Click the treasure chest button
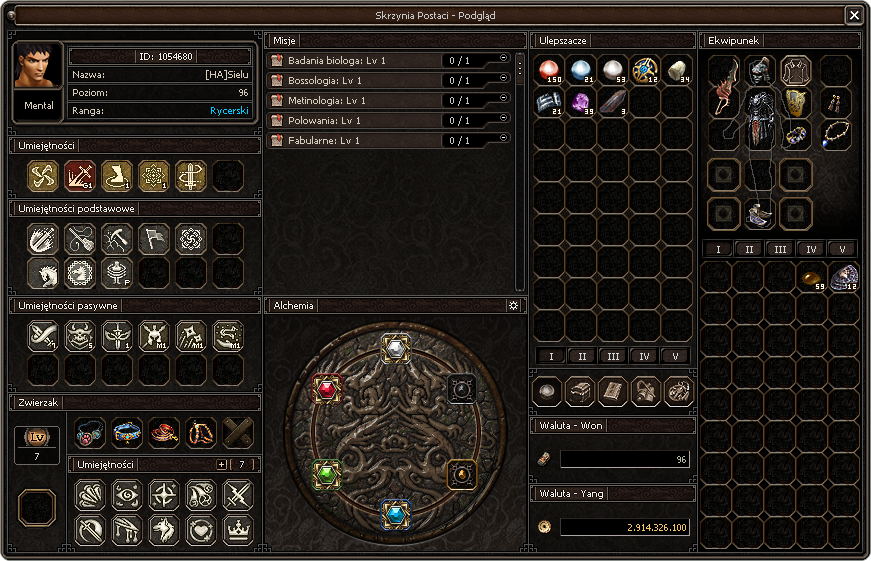 580,391
